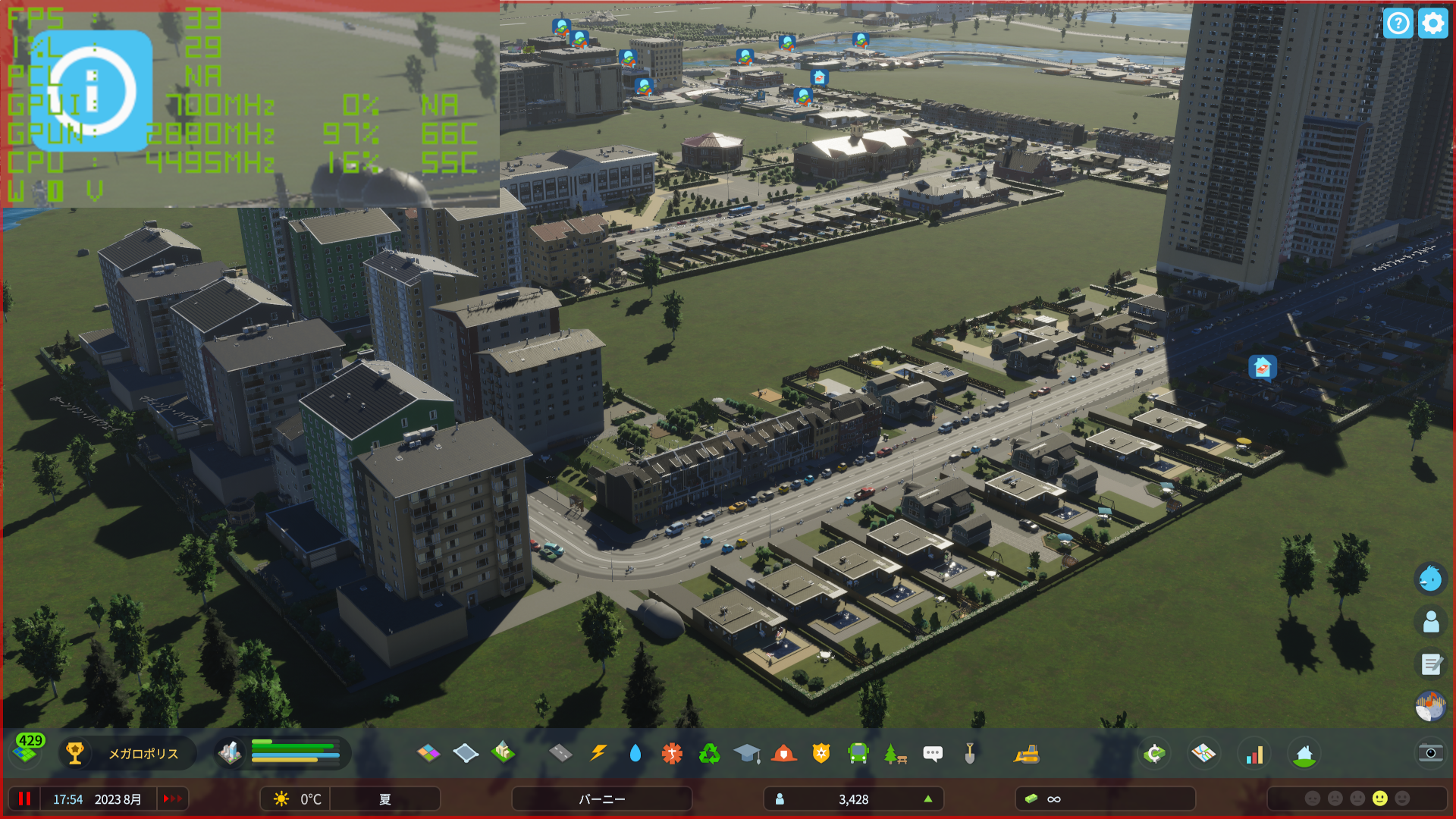Open the Parks and Recreation menu
Screen dimensions: 1456x819
(896, 754)
